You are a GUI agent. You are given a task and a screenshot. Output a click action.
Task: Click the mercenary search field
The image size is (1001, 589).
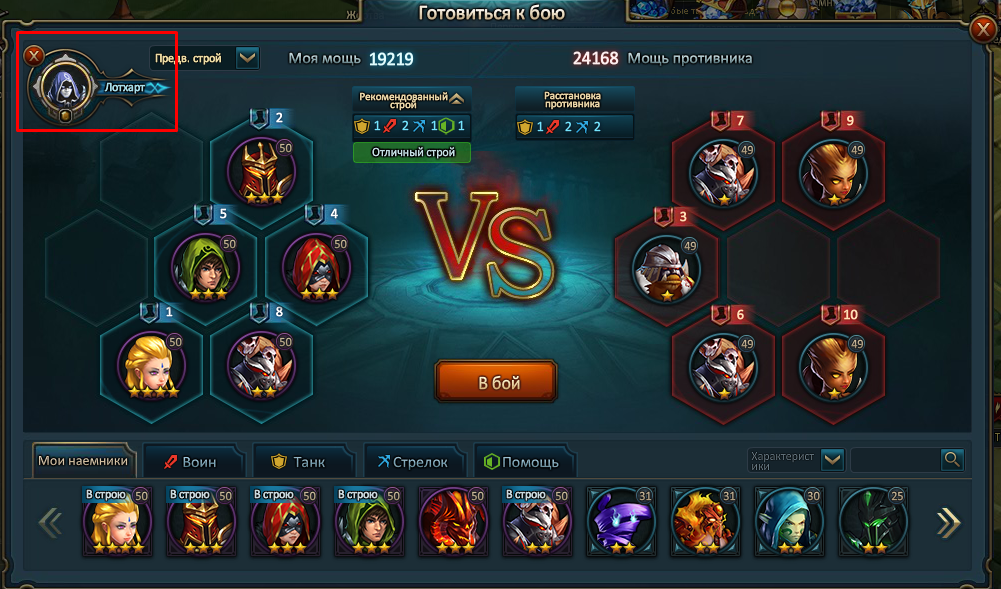point(895,460)
